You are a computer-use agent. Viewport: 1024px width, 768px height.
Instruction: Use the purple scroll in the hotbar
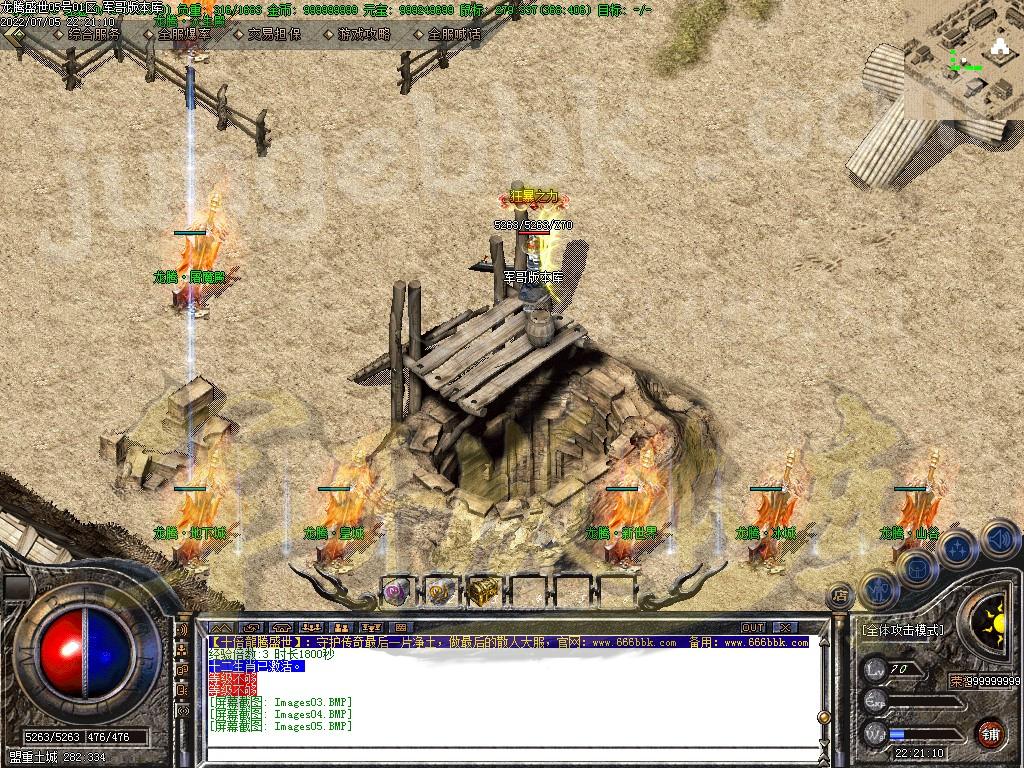click(396, 592)
